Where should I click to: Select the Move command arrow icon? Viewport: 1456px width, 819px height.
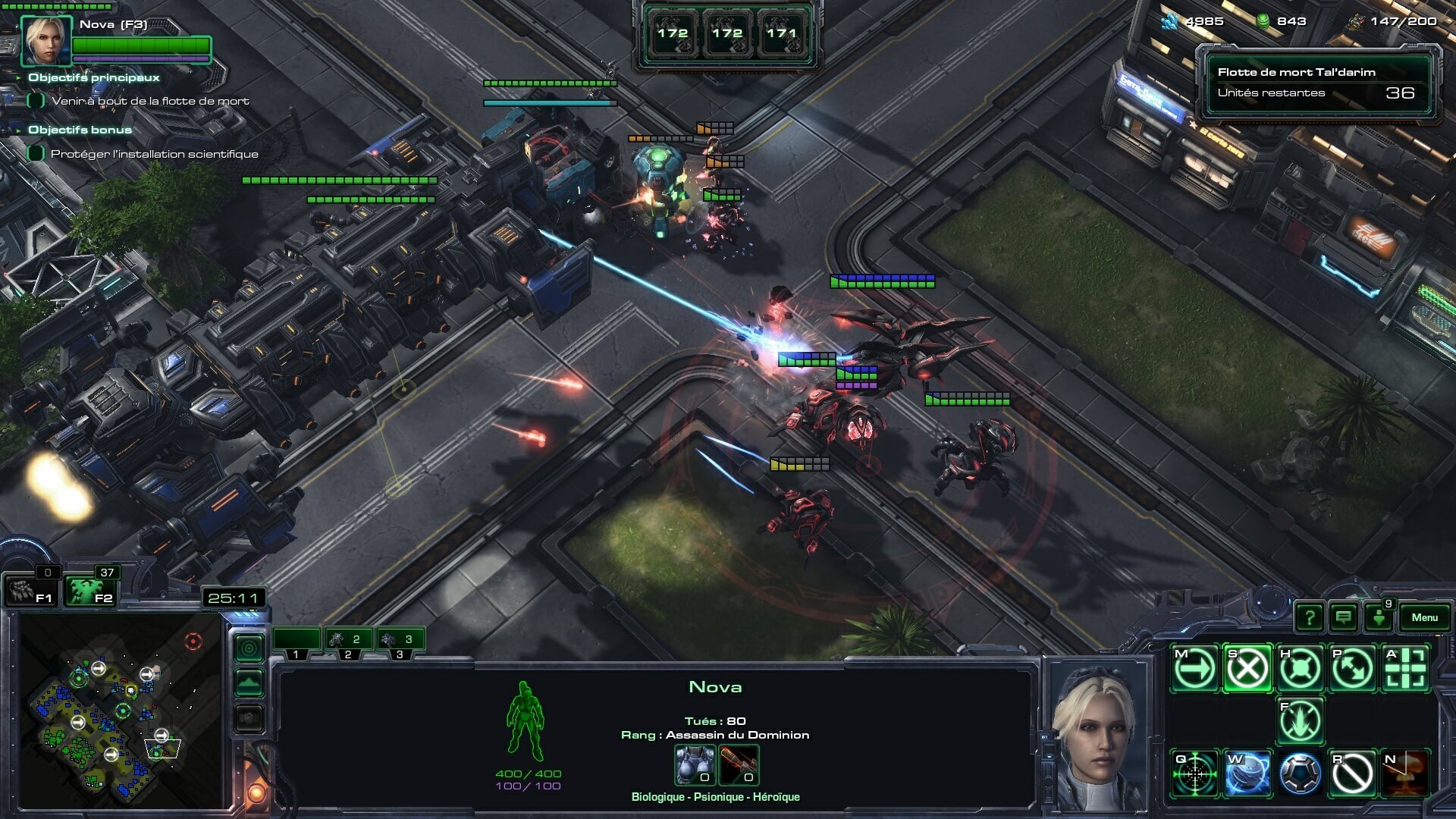[1194, 669]
